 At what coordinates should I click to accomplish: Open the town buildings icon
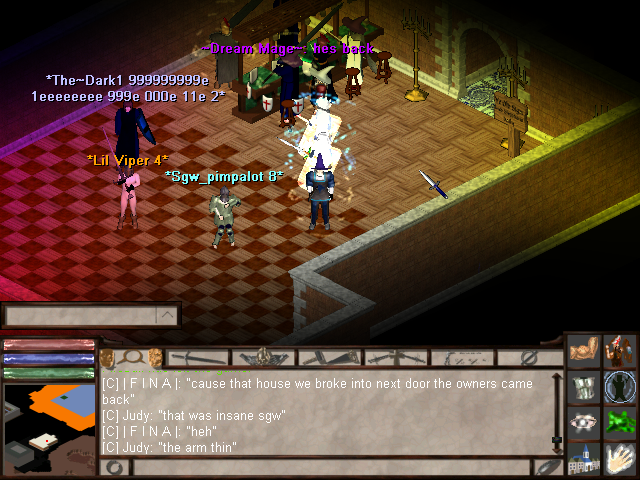(584, 458)
